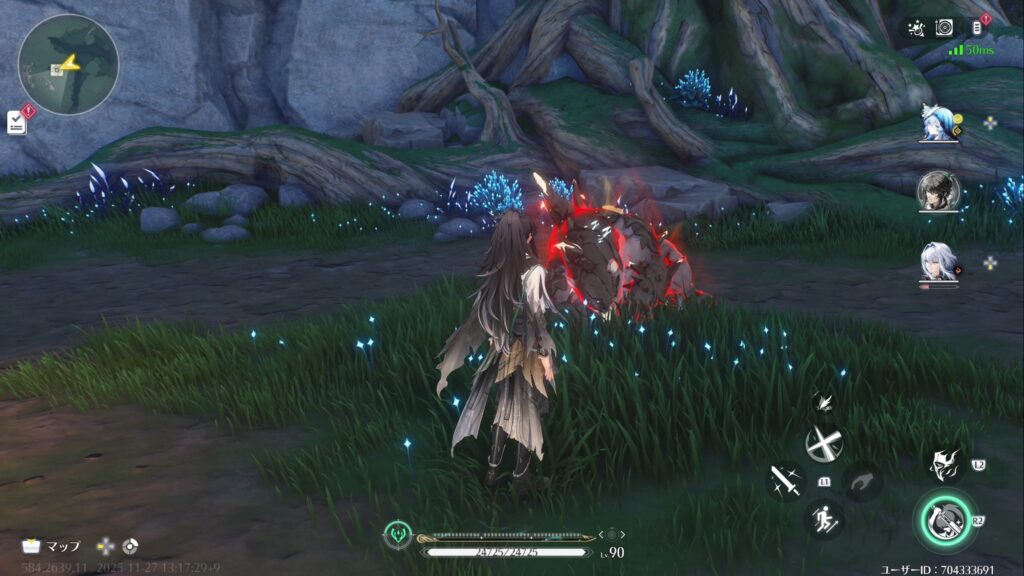Trigger the masked face skill icon
The width and height of the screenshot is (1024, 576).
click(x=943, y=463)
